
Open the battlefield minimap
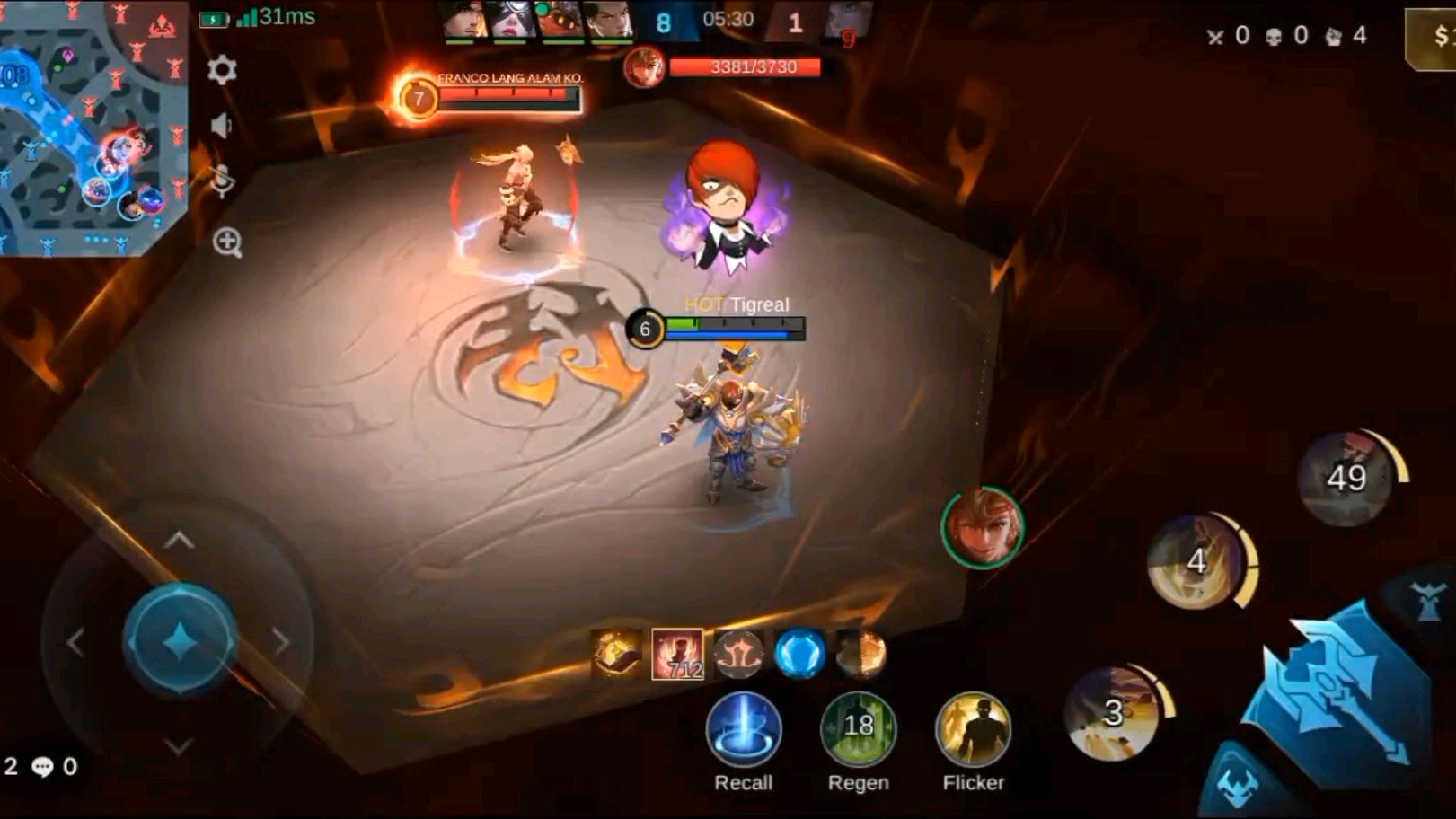pyautogui.click(x=92, y=126)
